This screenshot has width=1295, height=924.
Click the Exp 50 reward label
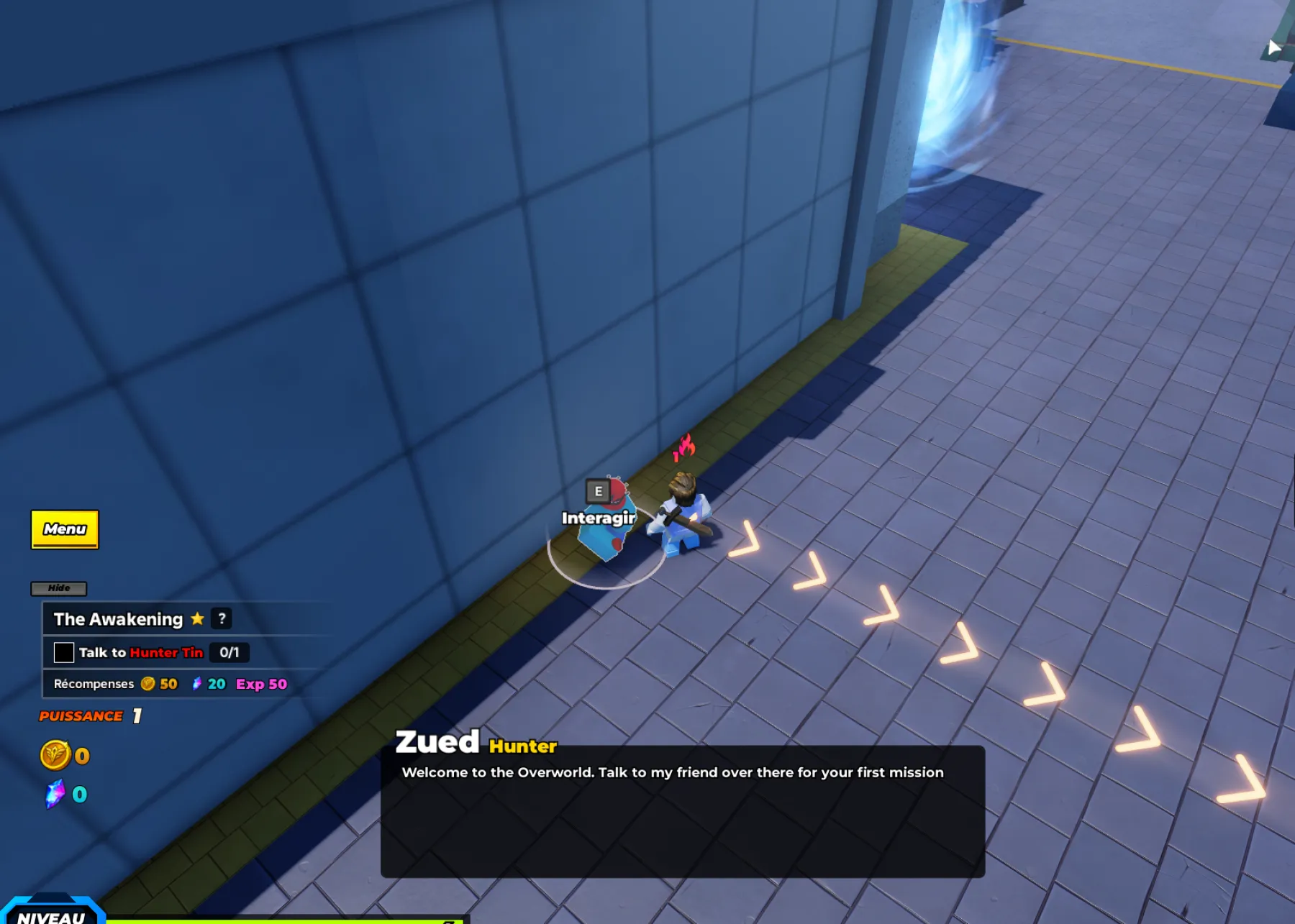(x=261, y=684)
